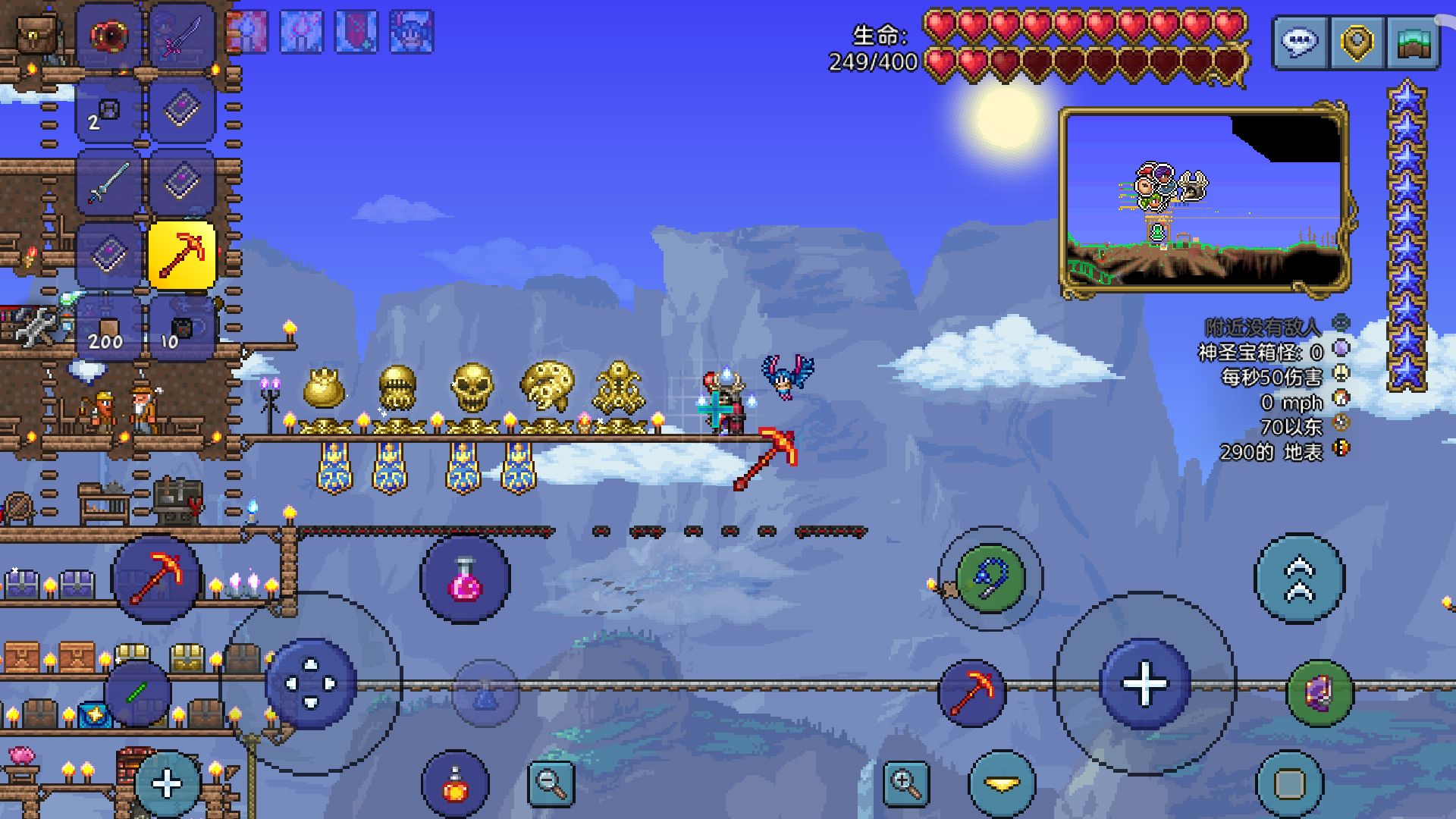
Task: Select the red eye item hotbar slot
Action: pos(109,36)
